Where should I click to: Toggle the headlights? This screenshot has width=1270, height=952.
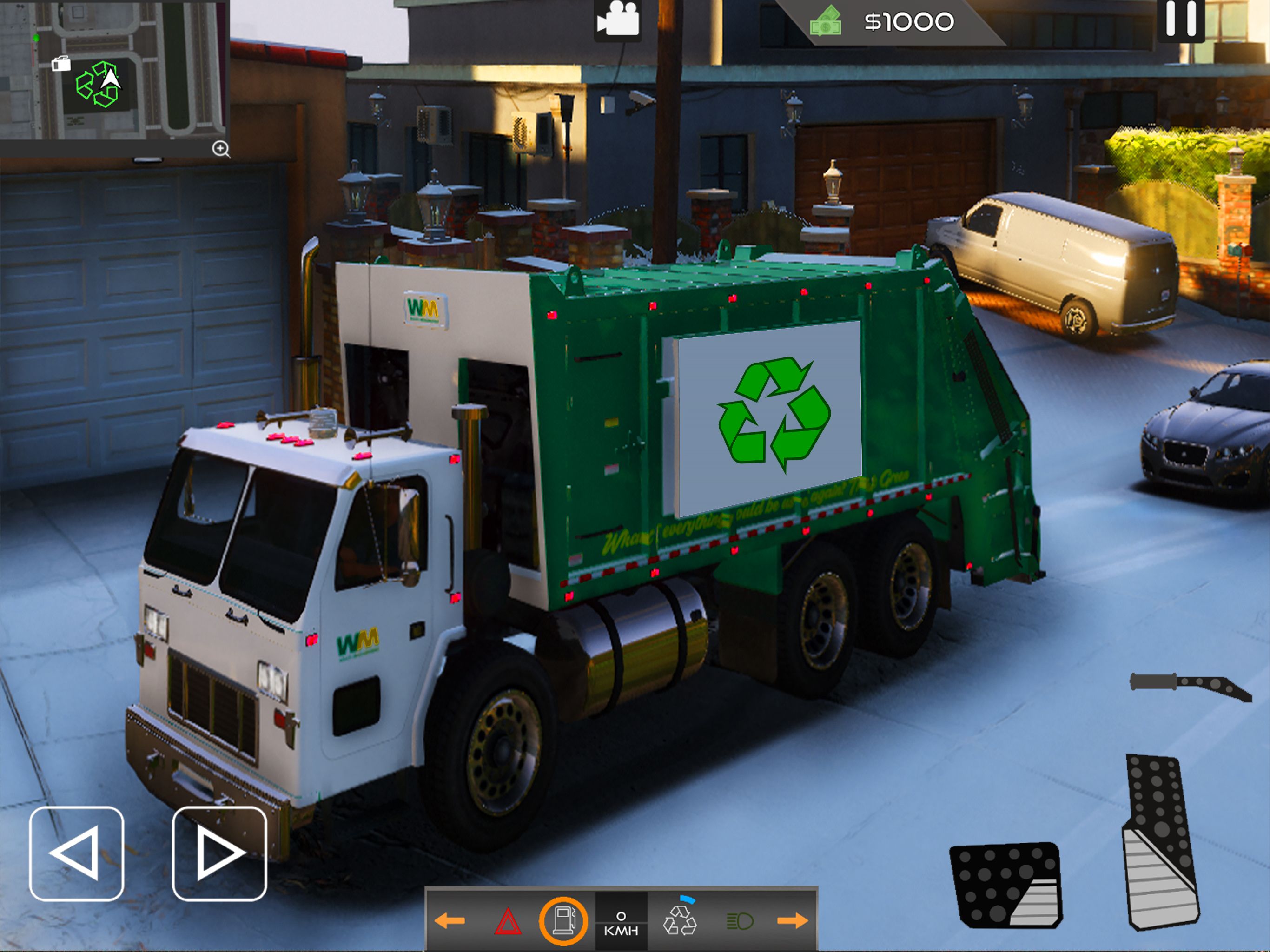pos(740,921)
